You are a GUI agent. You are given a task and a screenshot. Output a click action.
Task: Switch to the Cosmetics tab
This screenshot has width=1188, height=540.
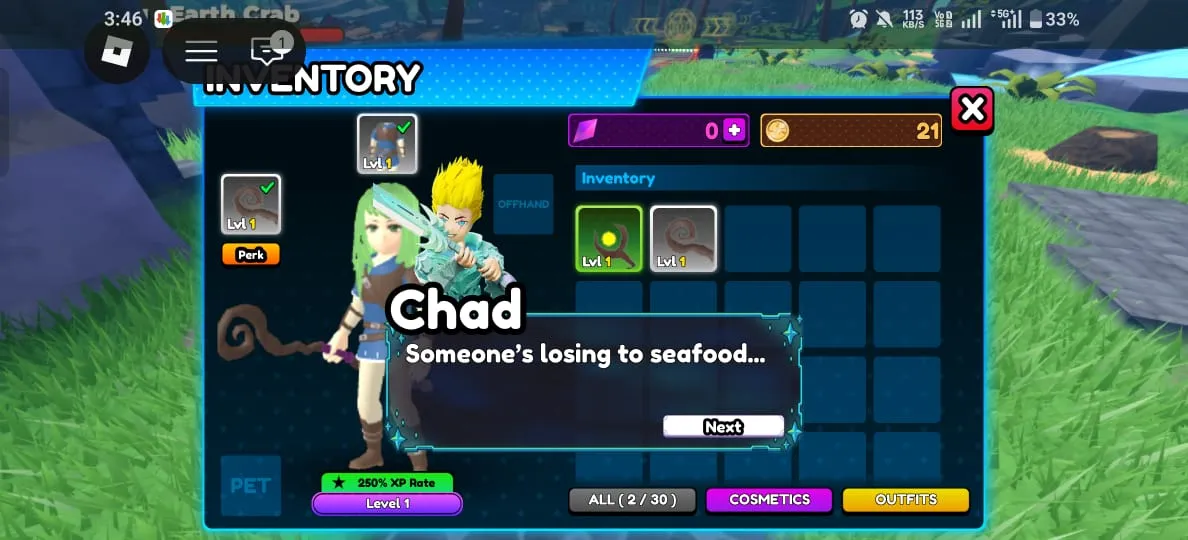click(x=769, y=499)
